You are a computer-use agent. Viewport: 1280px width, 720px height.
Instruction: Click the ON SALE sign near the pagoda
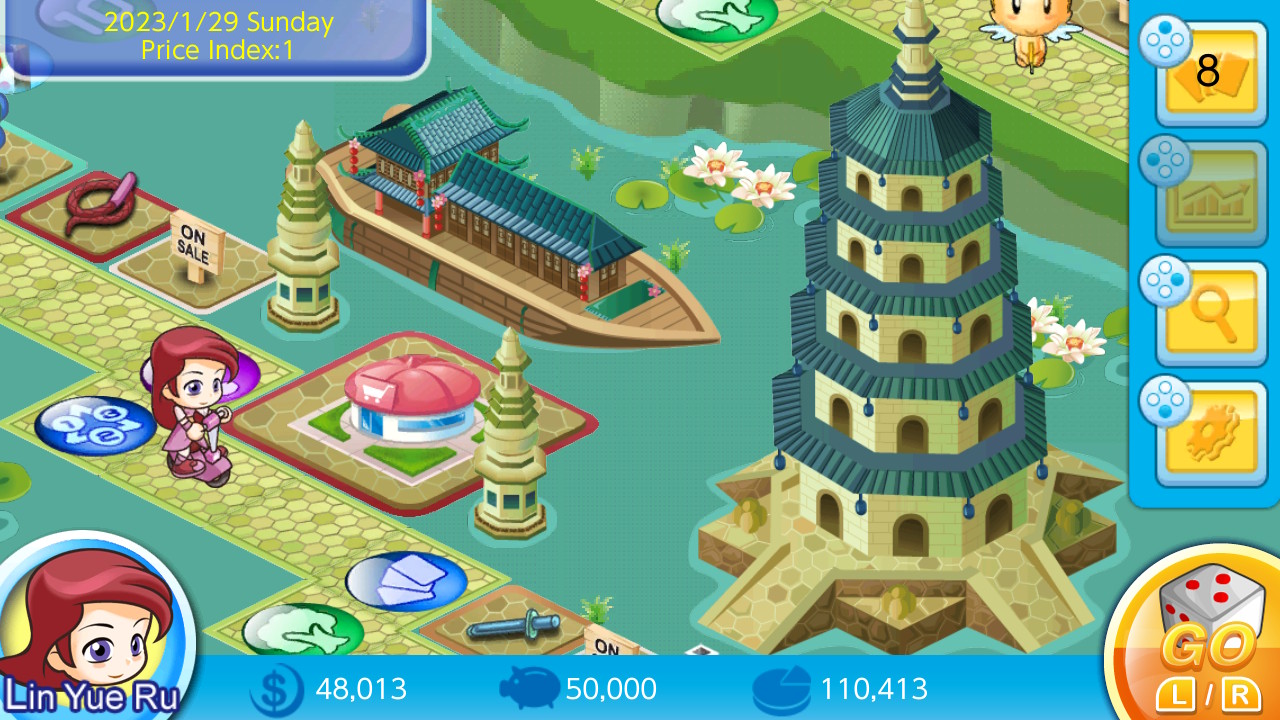(196, 240)
